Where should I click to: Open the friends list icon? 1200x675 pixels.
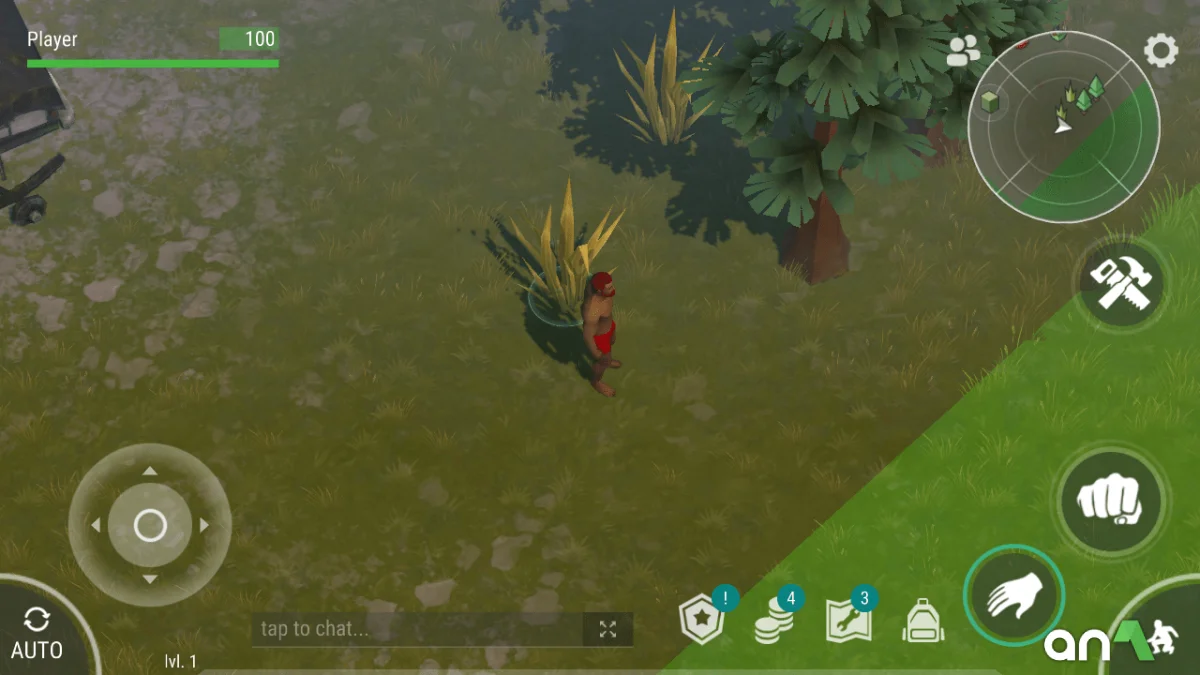point(963,51)
